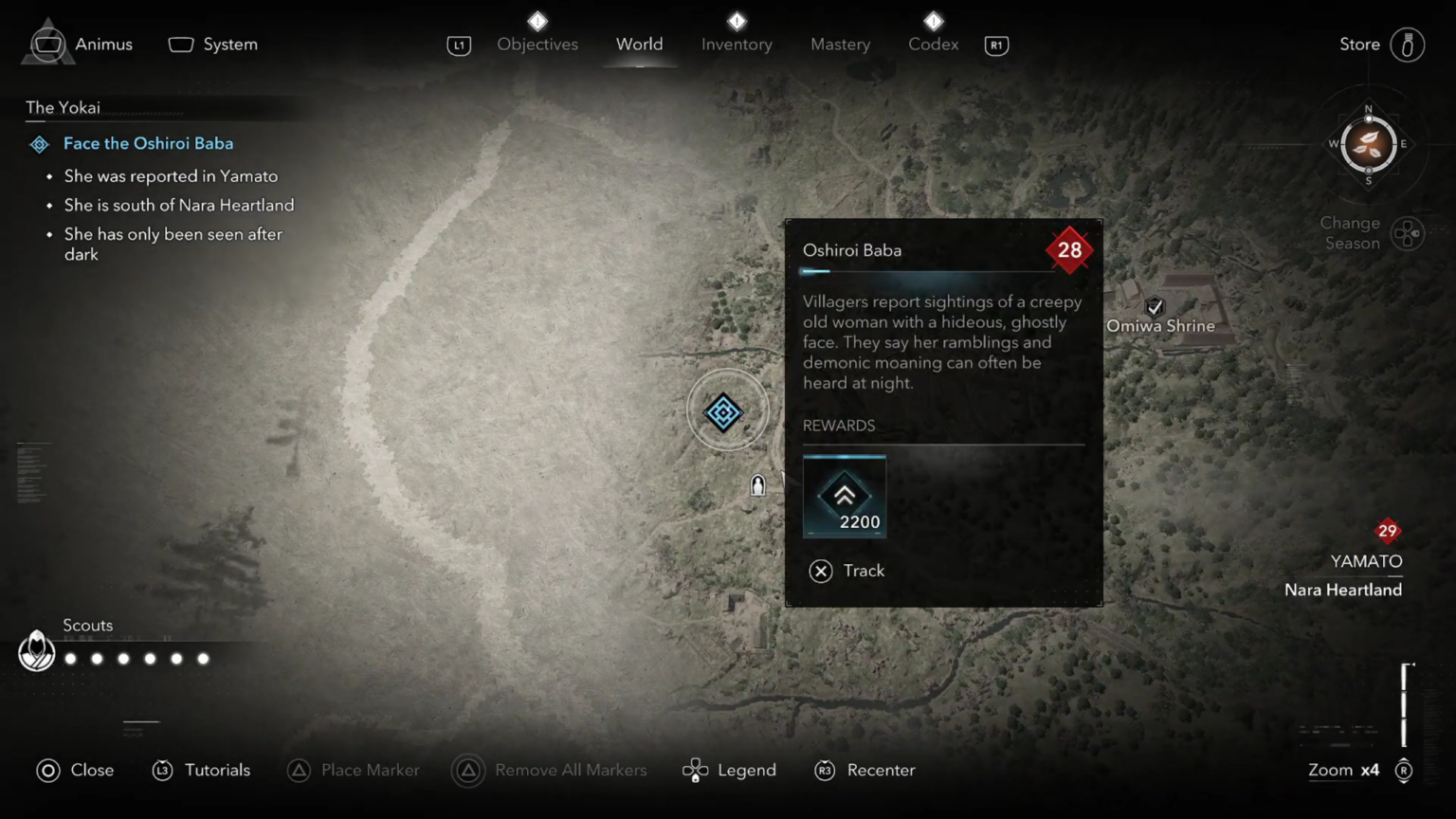
Task: Toggle the Change Season control
Action: point(1409,233)
